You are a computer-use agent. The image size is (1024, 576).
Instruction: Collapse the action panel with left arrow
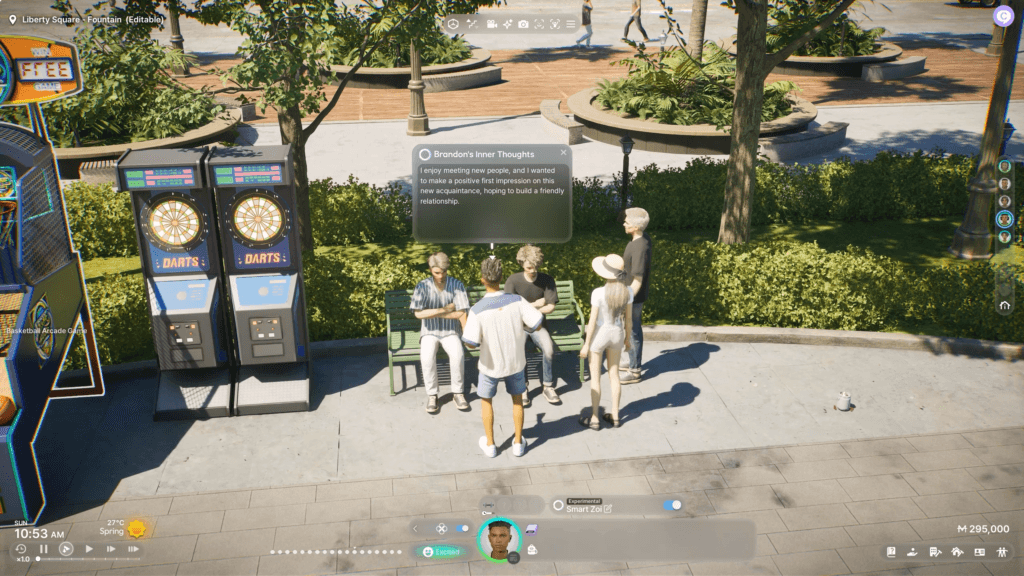tap(416, 528)
